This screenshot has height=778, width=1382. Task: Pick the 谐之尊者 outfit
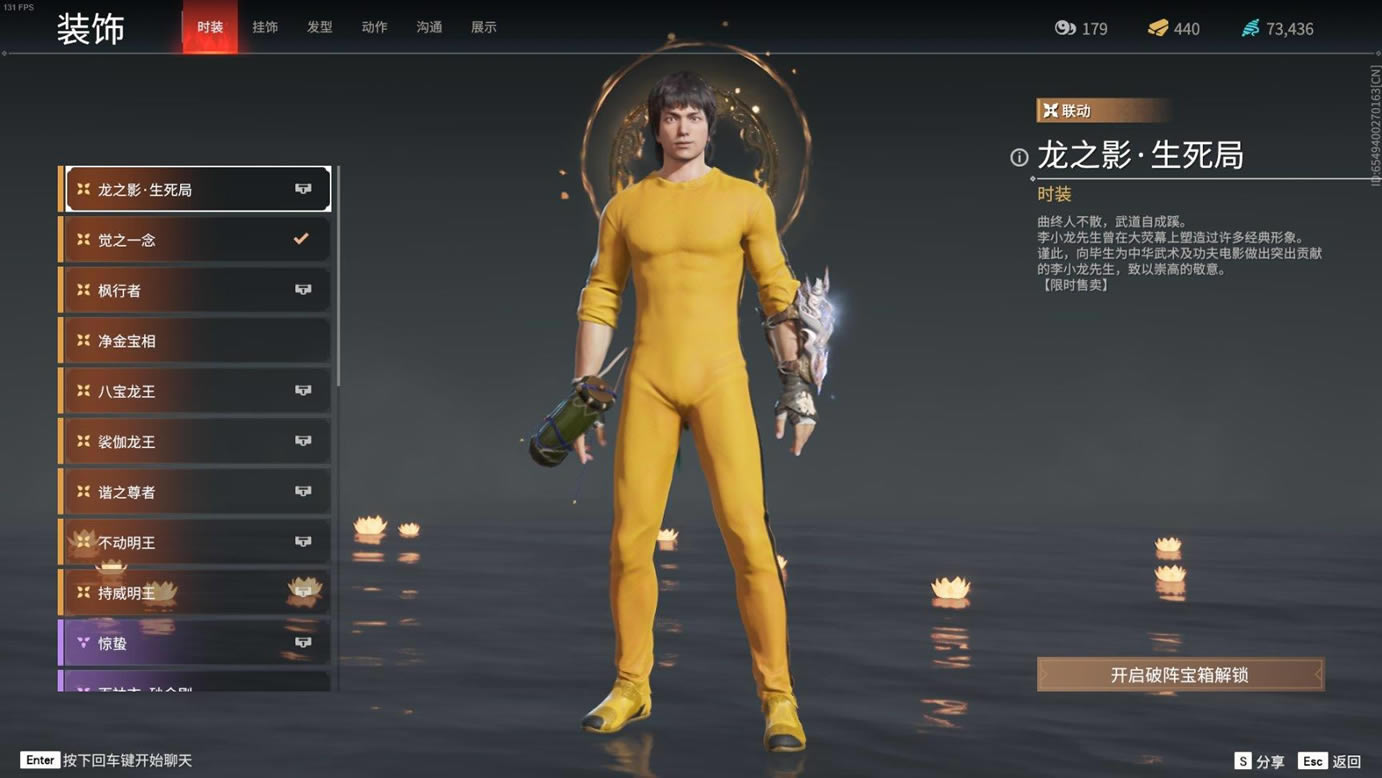[x=197, y=492]
